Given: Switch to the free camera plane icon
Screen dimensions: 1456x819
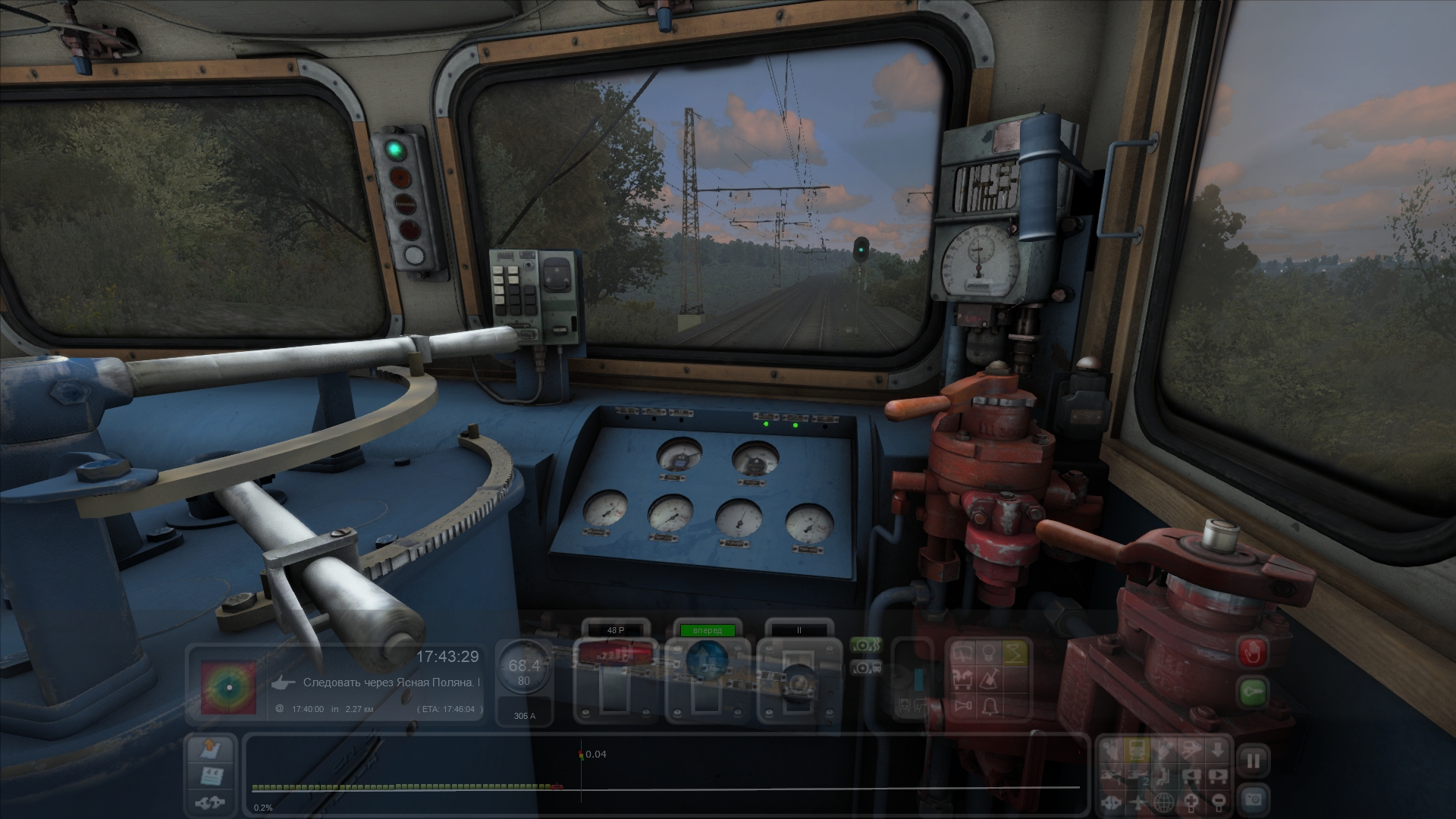Looking at the screenshot, I should [1139, 802].
